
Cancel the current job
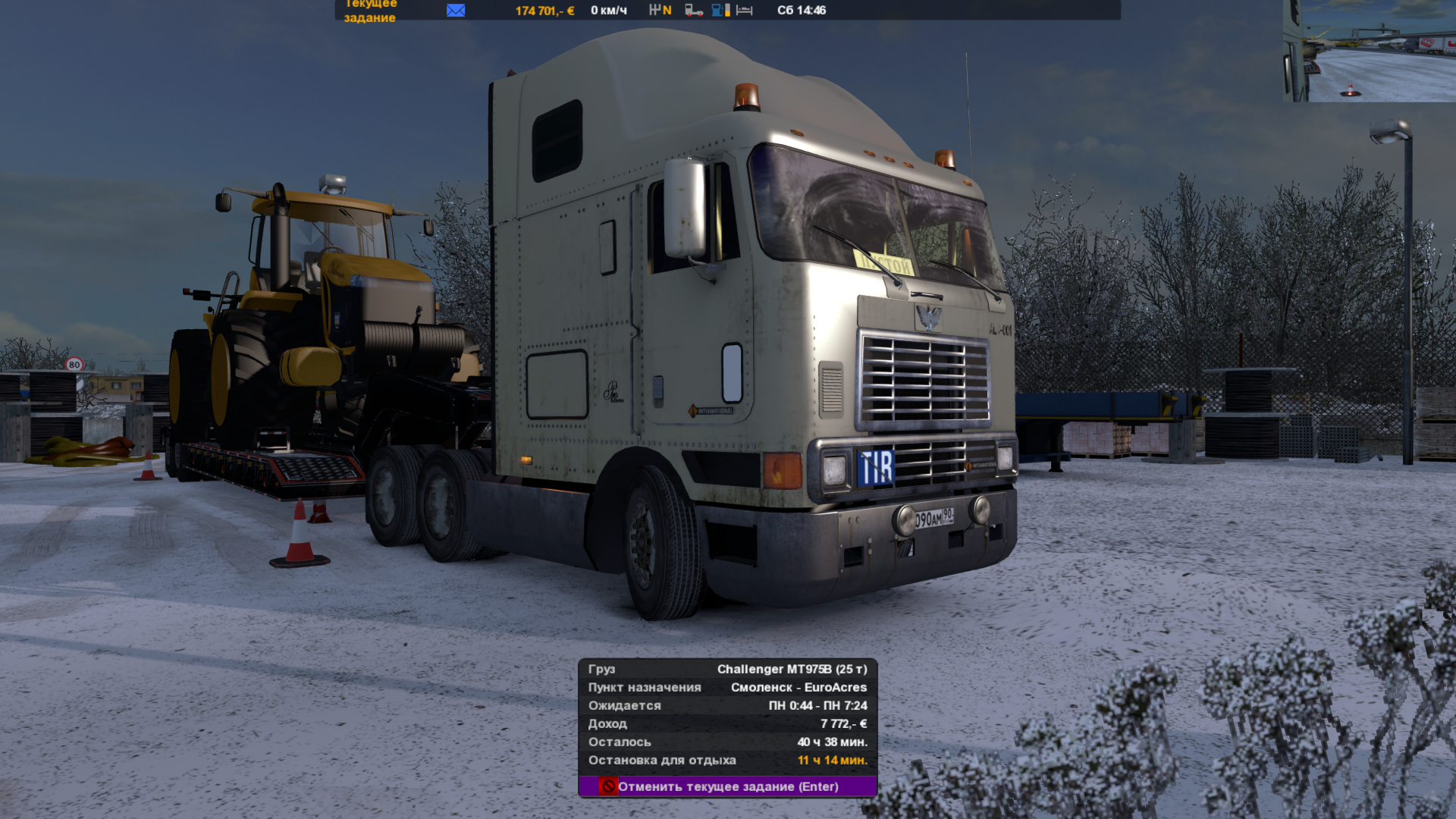click(727, 786)
